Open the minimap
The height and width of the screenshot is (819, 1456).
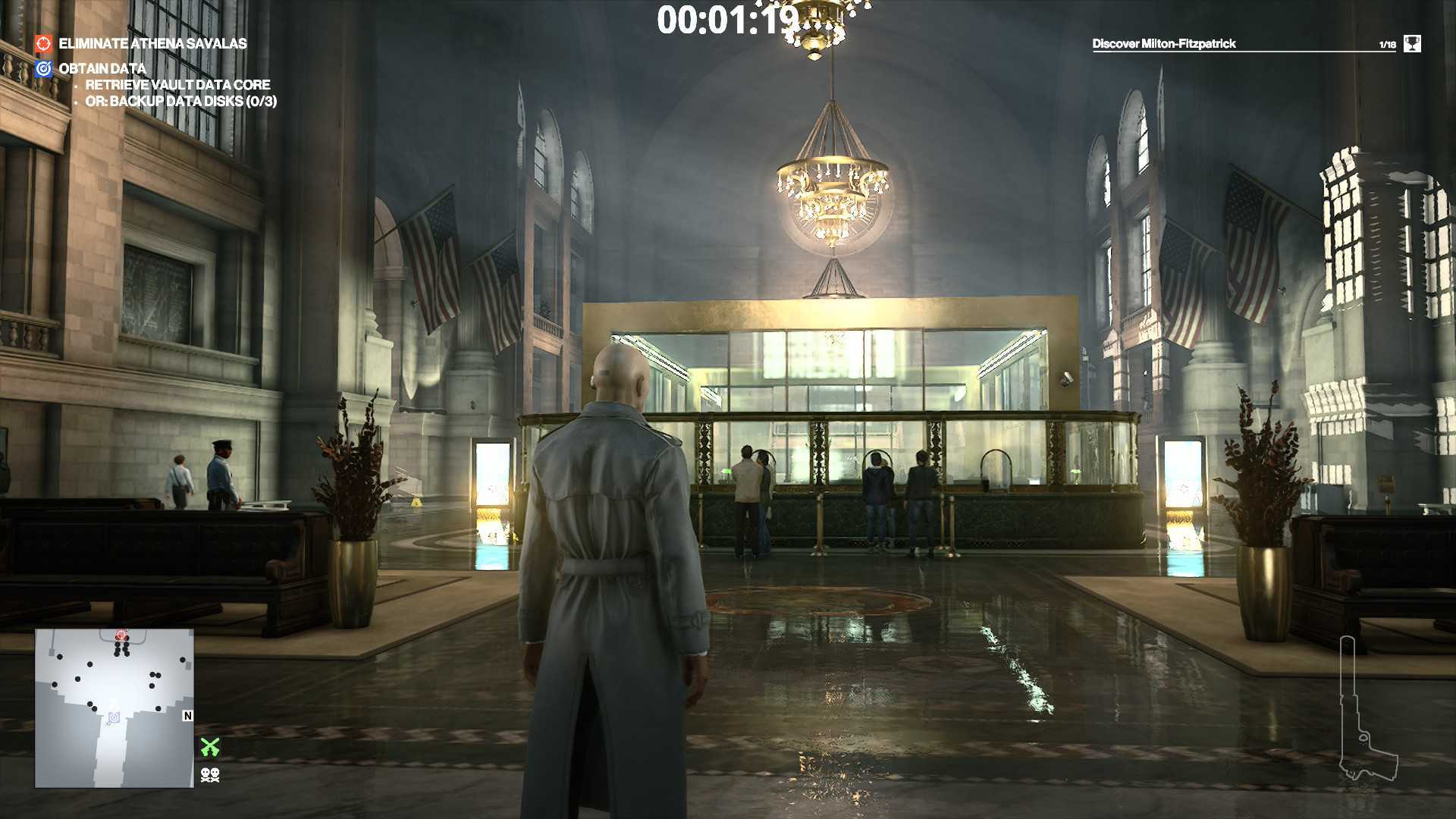(x=114, y=708)
